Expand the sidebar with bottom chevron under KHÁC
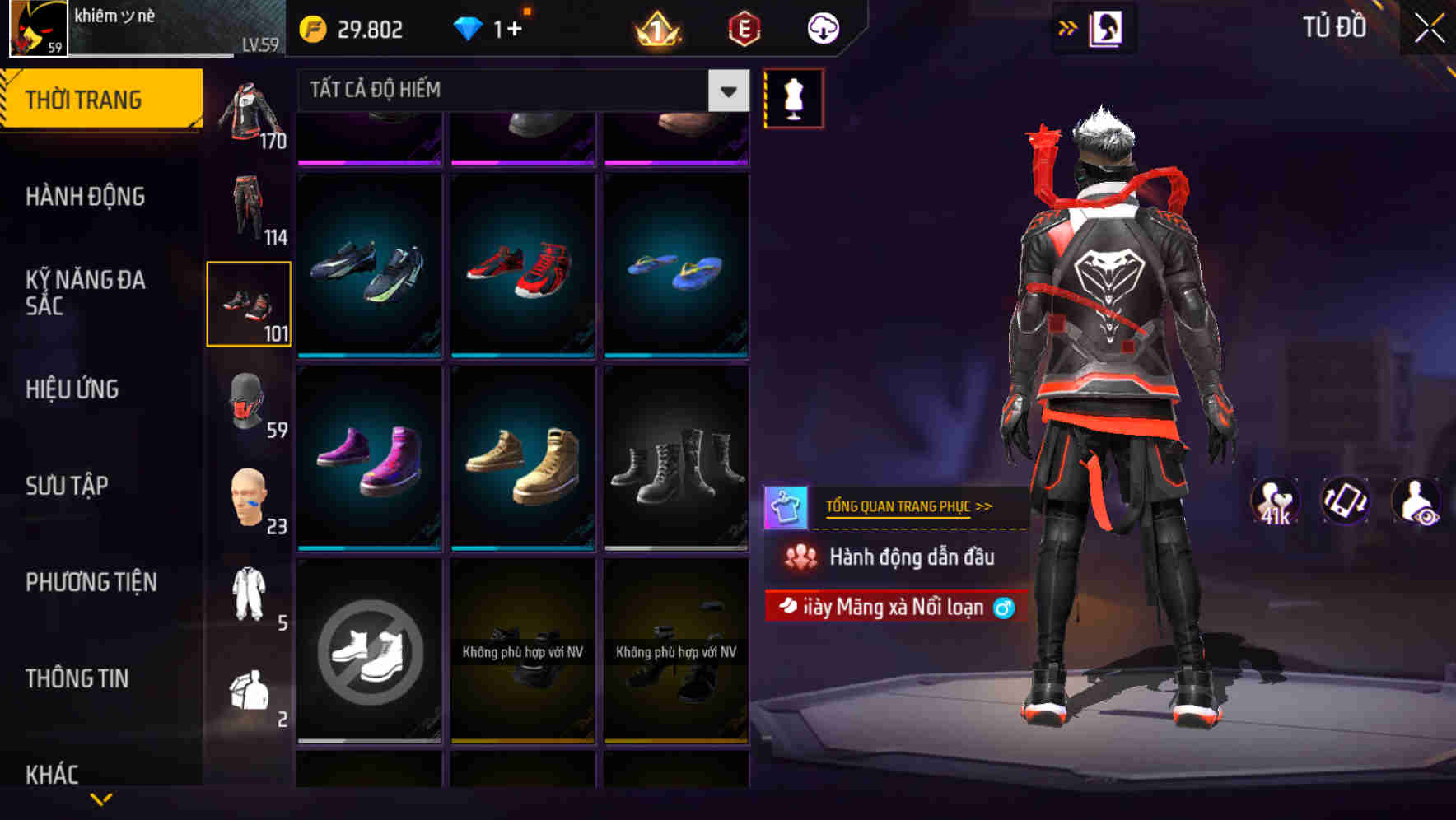The width and height of the screenshot is (1456, 820). 101,801
